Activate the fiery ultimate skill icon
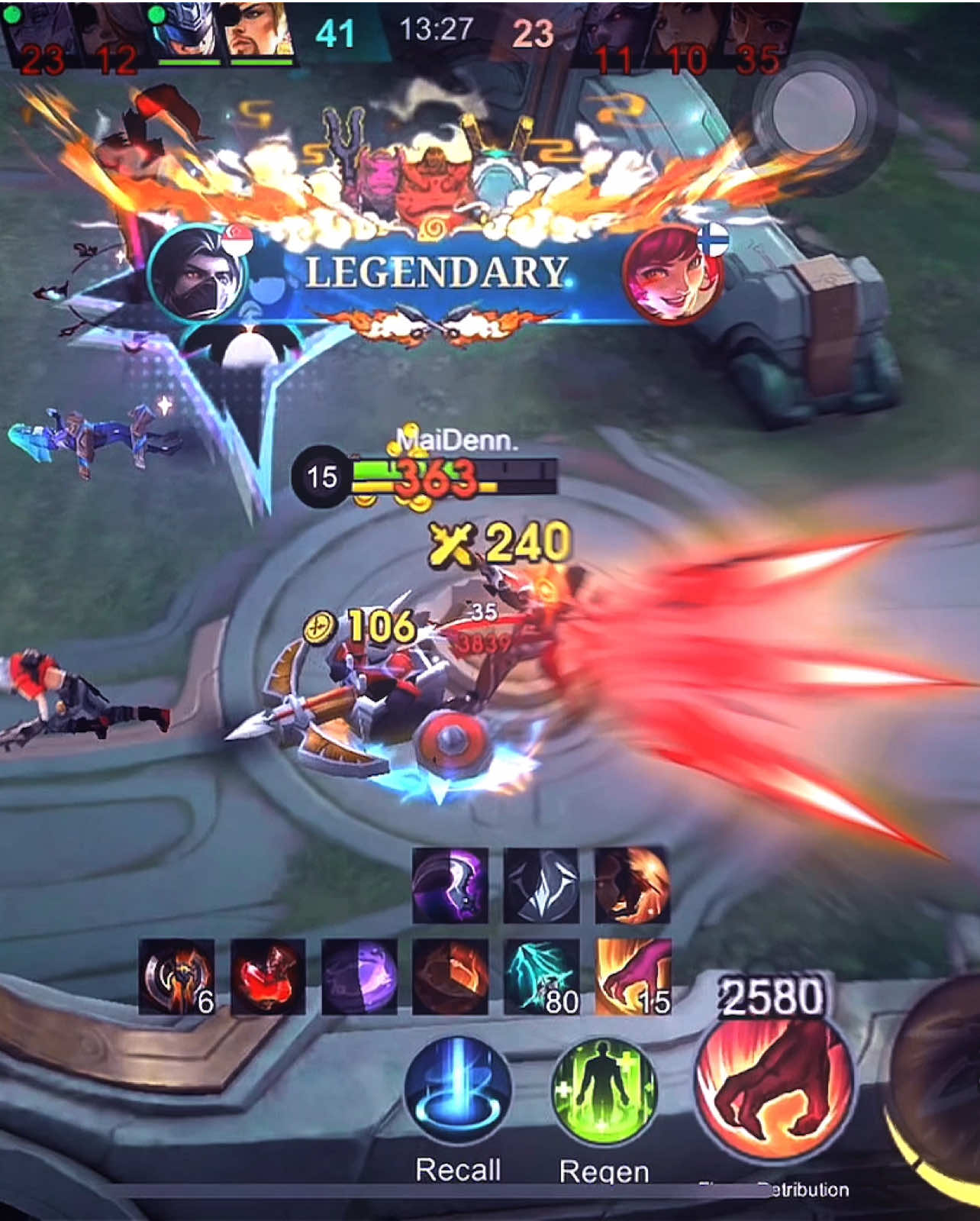This screenshot has height=1221, width=980. coord(630,886)
